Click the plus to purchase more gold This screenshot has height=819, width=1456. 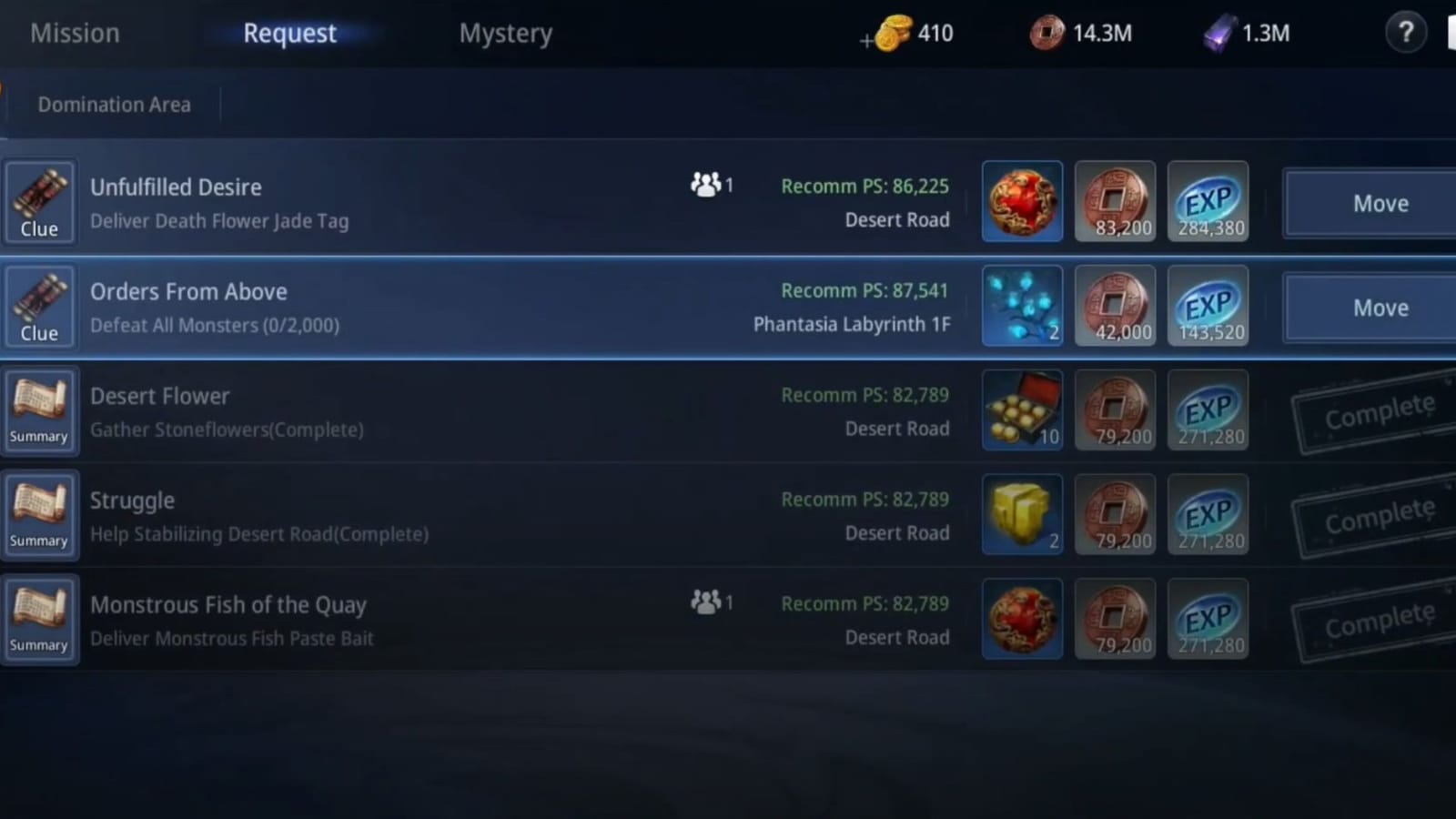pos(866,40)
